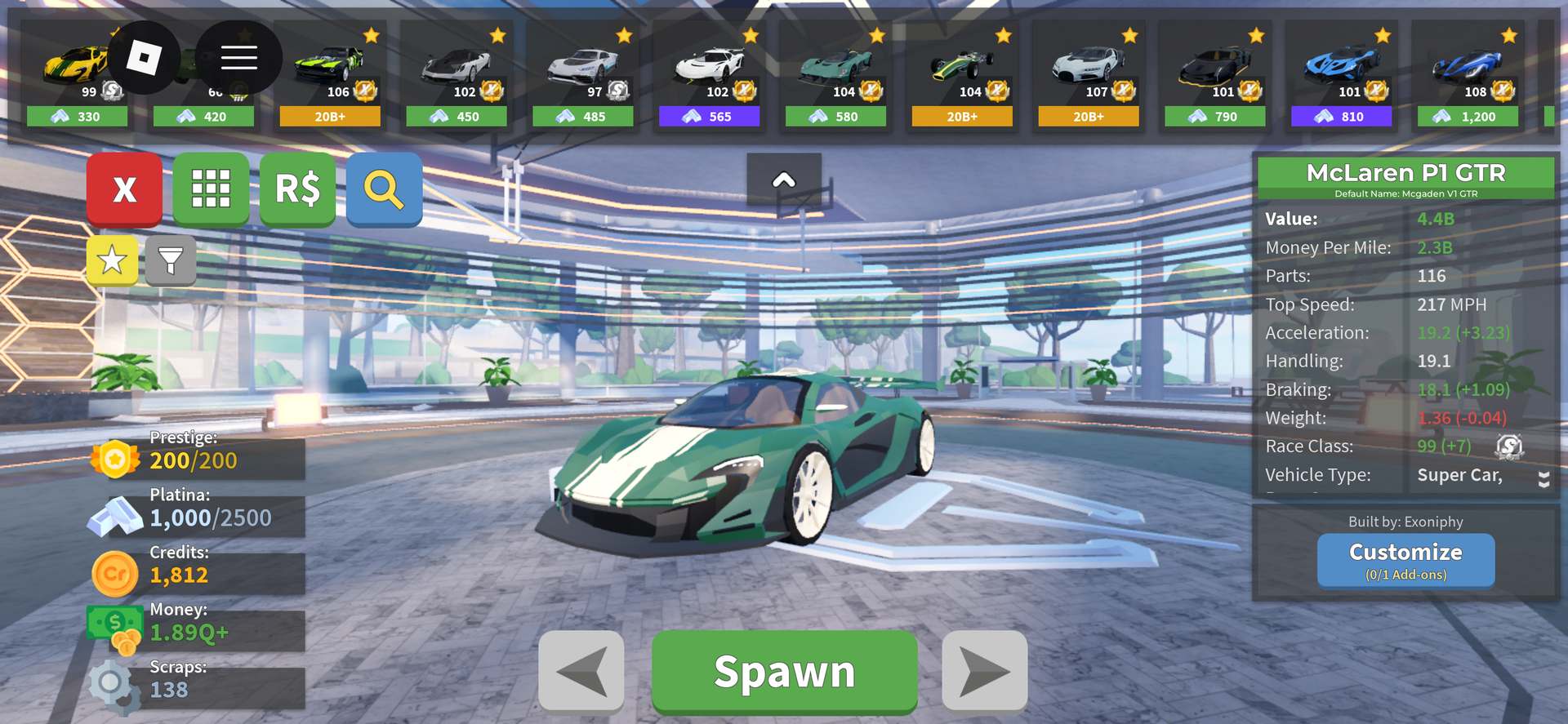
Task: Open the Customize add-ons menu
Action: coord(1405,560)
